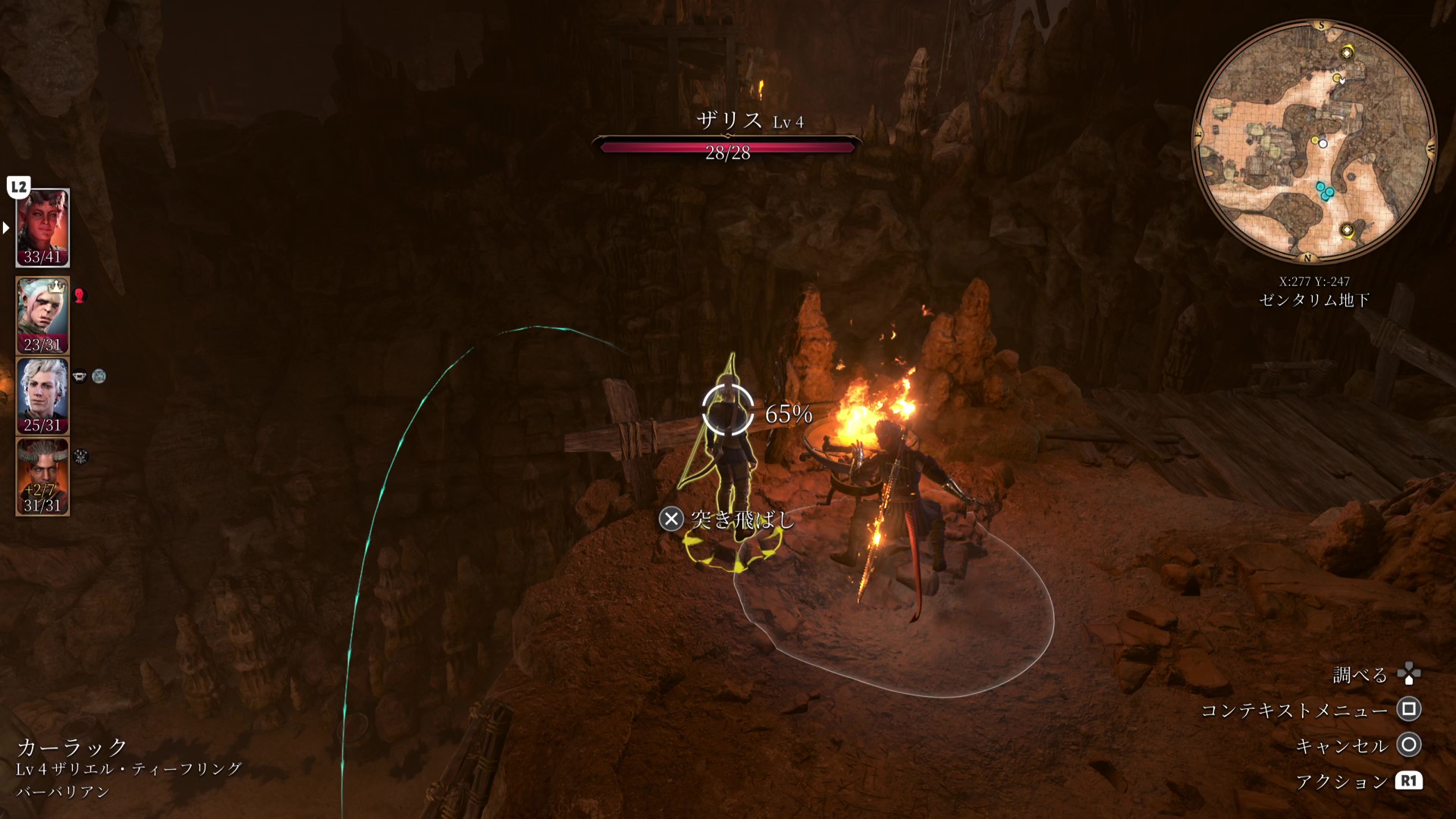Switch to the silver-haired companion with 25/31 HP
1456x819 pixels.
42,395
